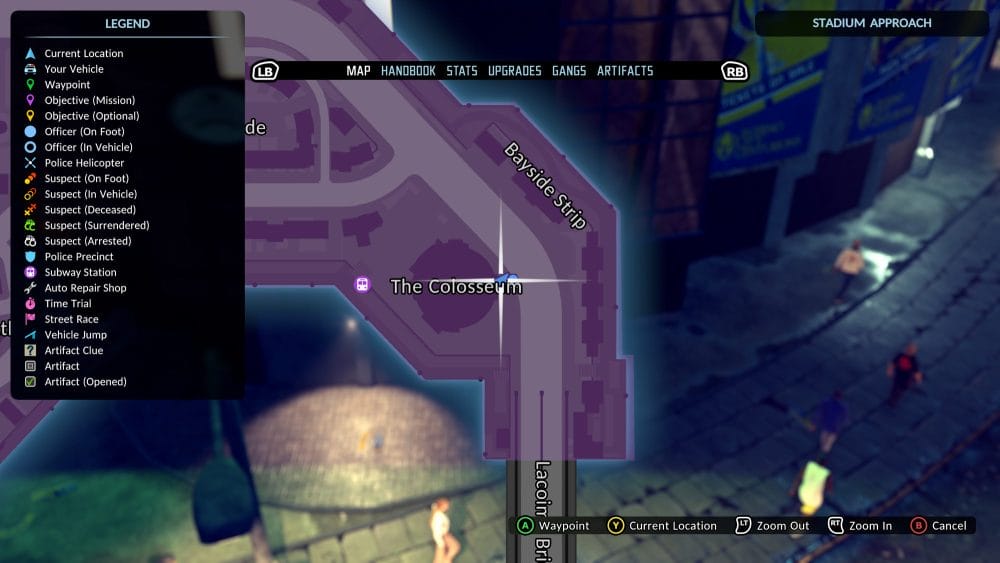Image resolution: width=1000 pixels, height=563 pixels.
Task: Select the Time Trial legend entry
Action: [68, 304]
